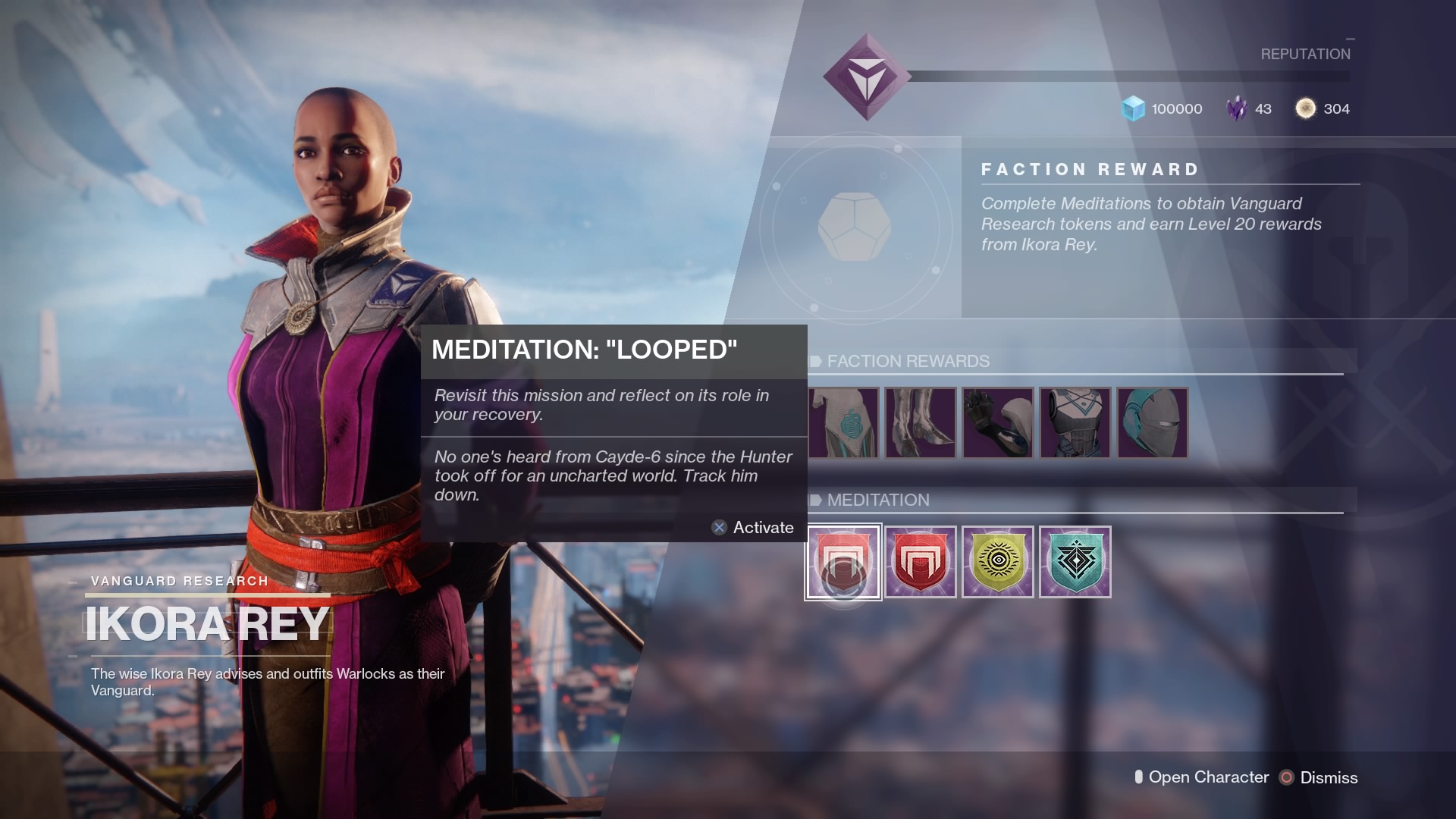The height and width of the screenshot is (819, 1456).
Task: Open the faction reward engram
Action: pos(855,227)
